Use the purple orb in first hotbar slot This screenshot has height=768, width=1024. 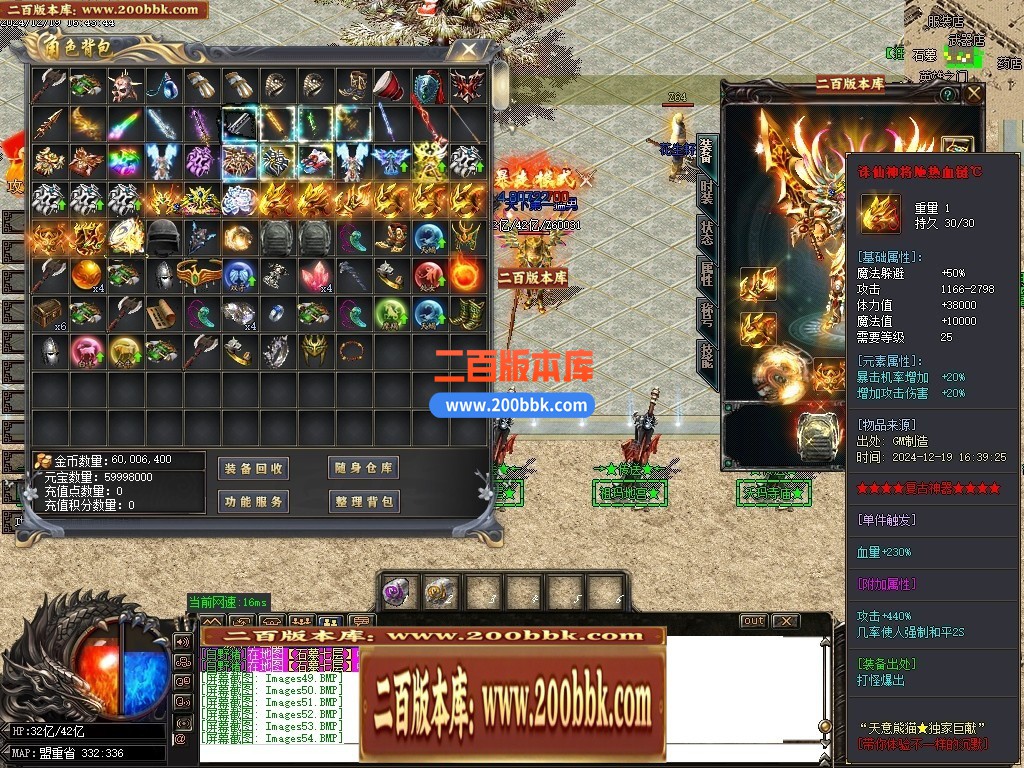(x=397, y=591)
